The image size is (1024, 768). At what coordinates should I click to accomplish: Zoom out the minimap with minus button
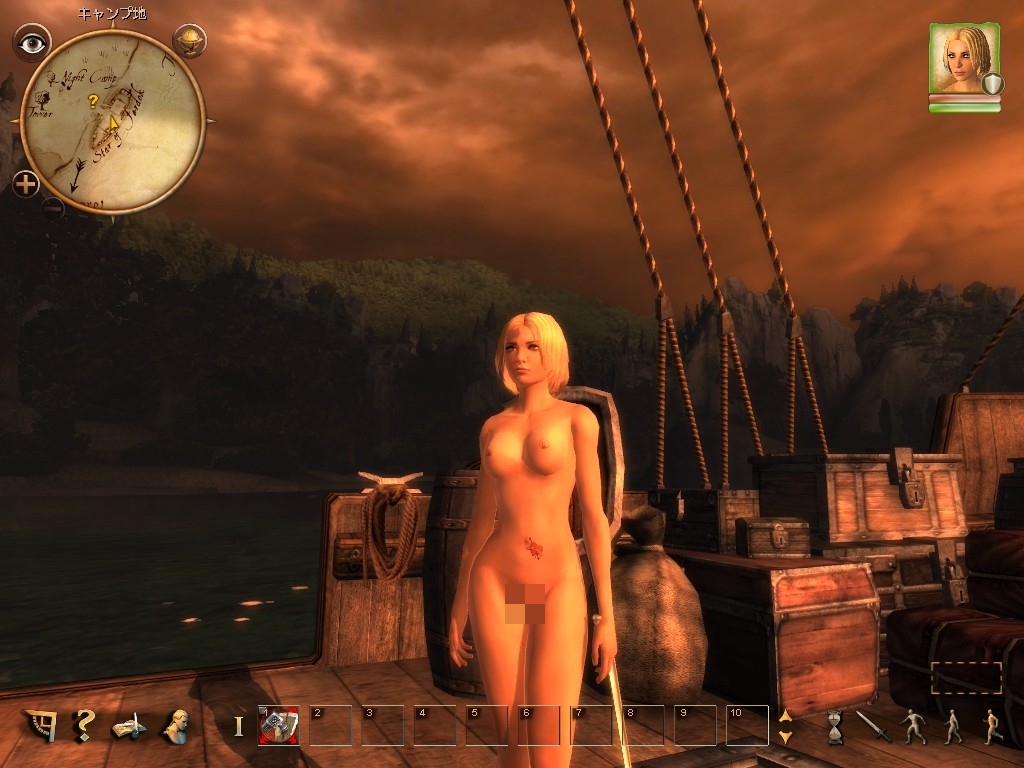pos(53,207)
